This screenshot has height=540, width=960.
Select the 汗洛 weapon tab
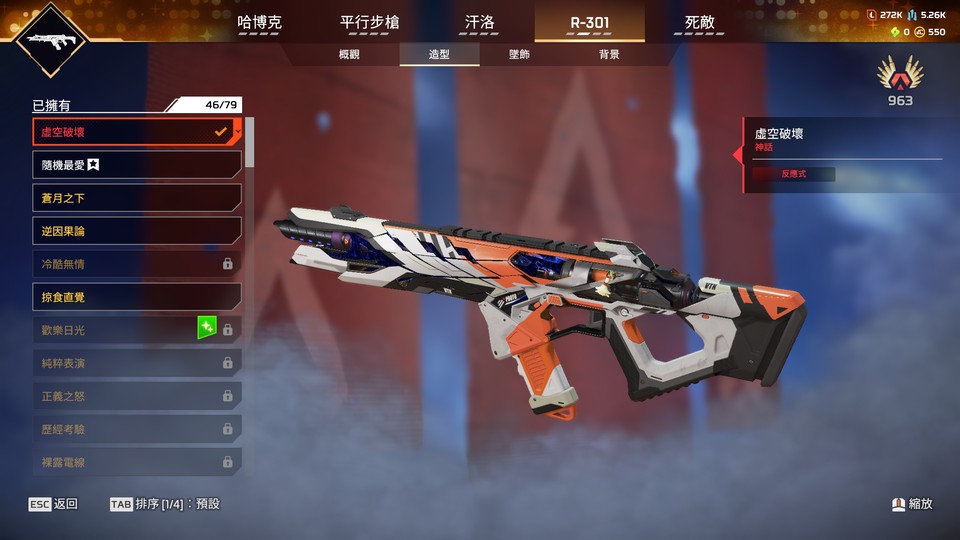click(x=480, y=22)
